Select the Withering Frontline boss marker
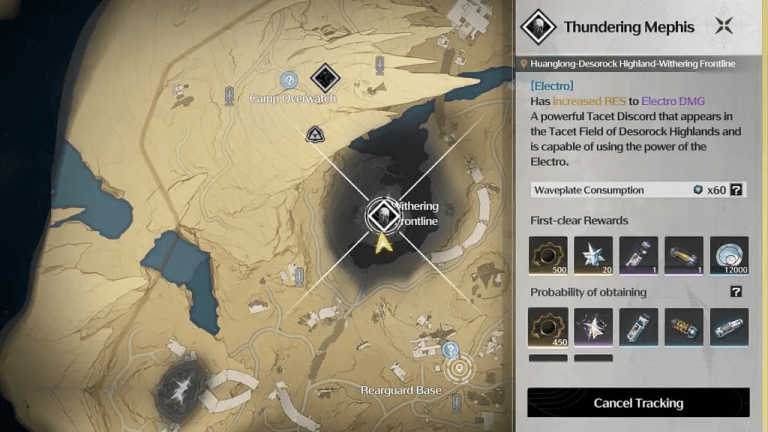768x432 pixels. point(381,213)
